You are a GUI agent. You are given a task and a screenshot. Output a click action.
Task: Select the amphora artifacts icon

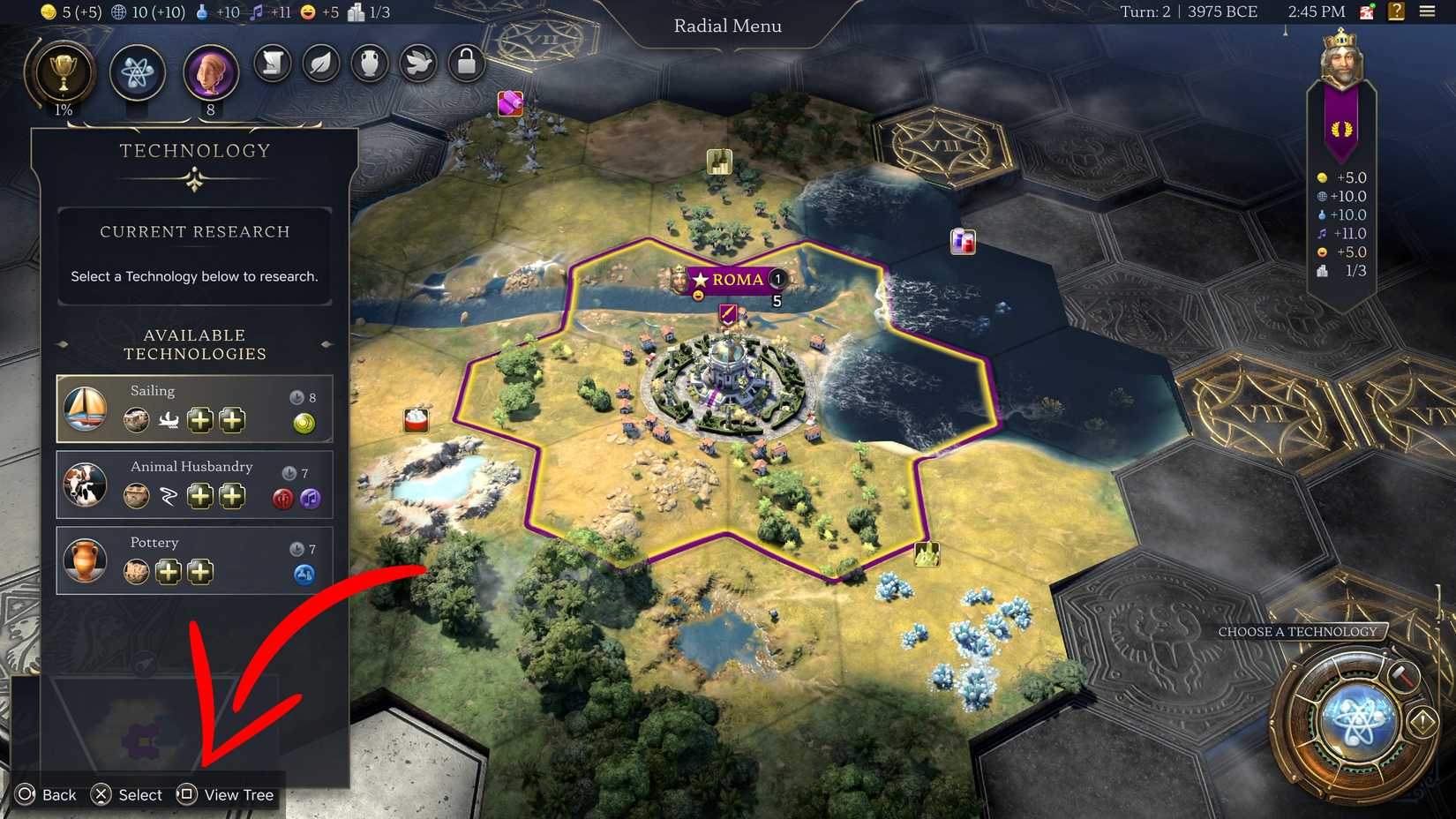[x=369, y=64]
